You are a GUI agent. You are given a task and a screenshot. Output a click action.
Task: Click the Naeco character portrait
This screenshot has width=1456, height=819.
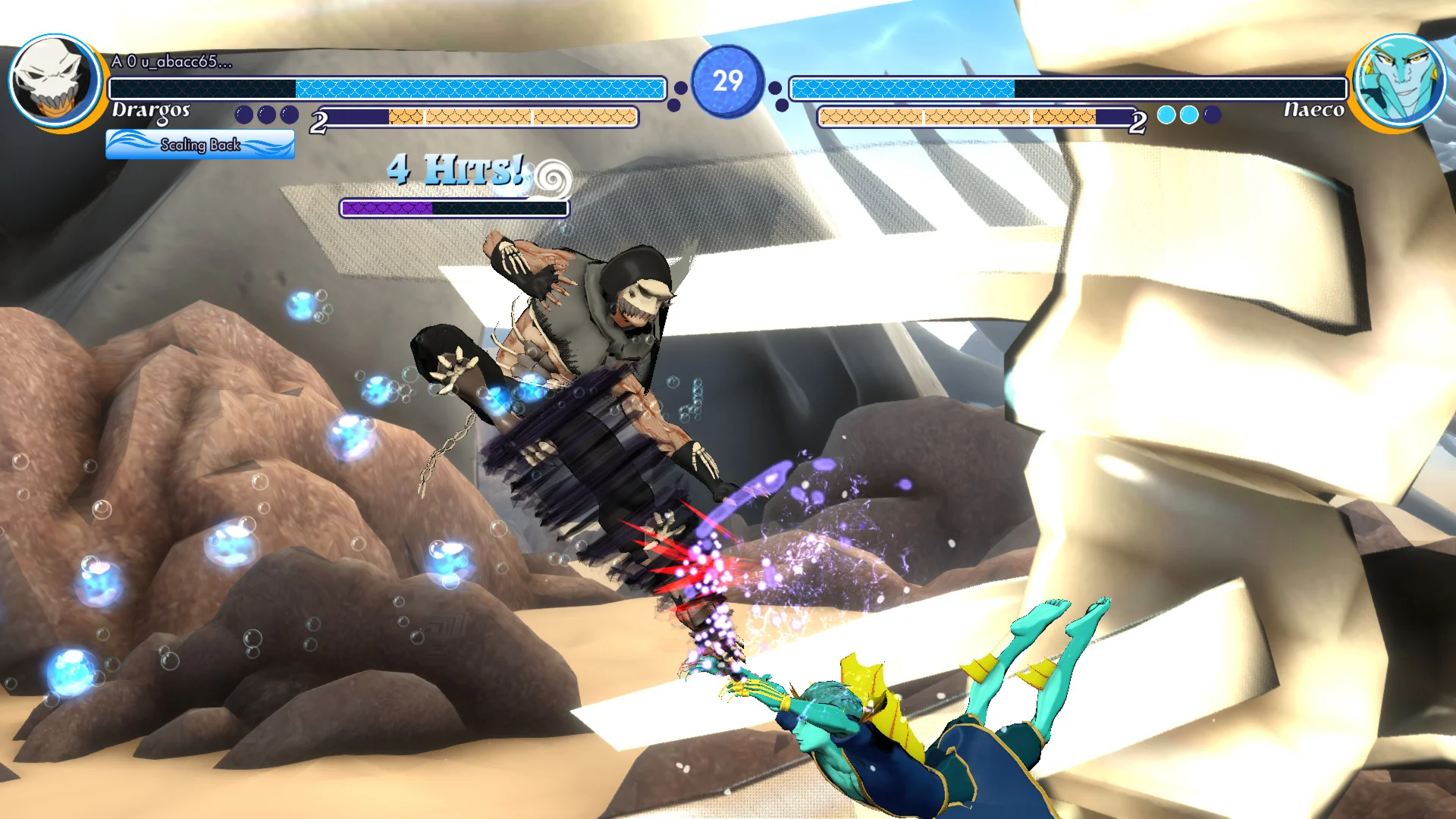pyautogui.click(x=1399, y=80)
